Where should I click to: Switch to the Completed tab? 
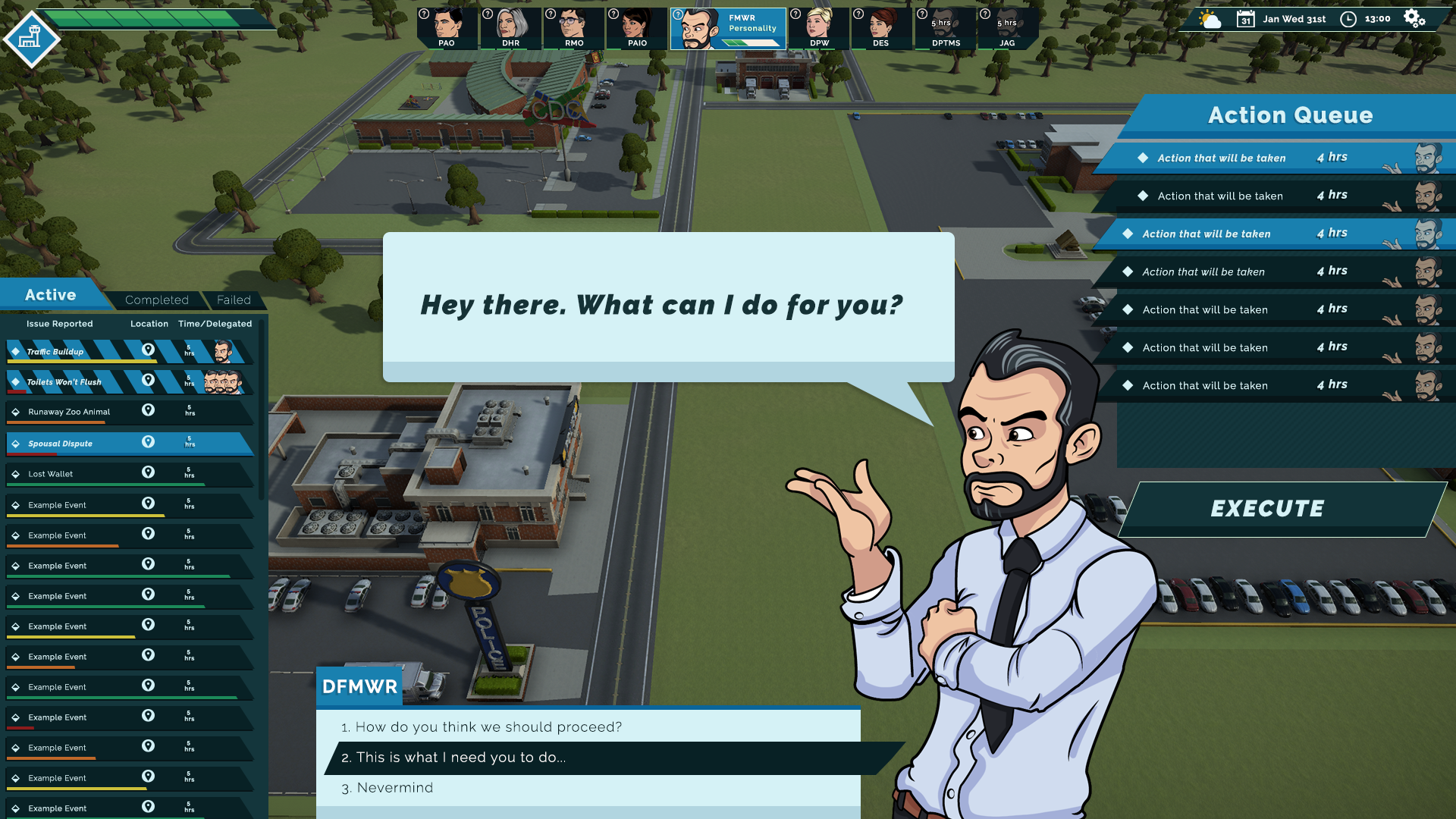[156, 300]
